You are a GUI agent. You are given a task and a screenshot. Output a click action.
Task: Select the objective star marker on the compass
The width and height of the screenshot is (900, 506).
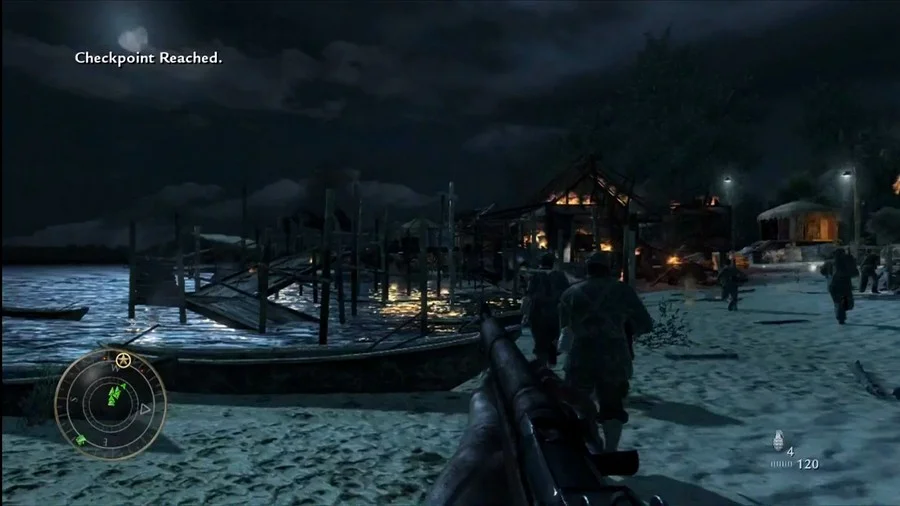pos(123,360)
